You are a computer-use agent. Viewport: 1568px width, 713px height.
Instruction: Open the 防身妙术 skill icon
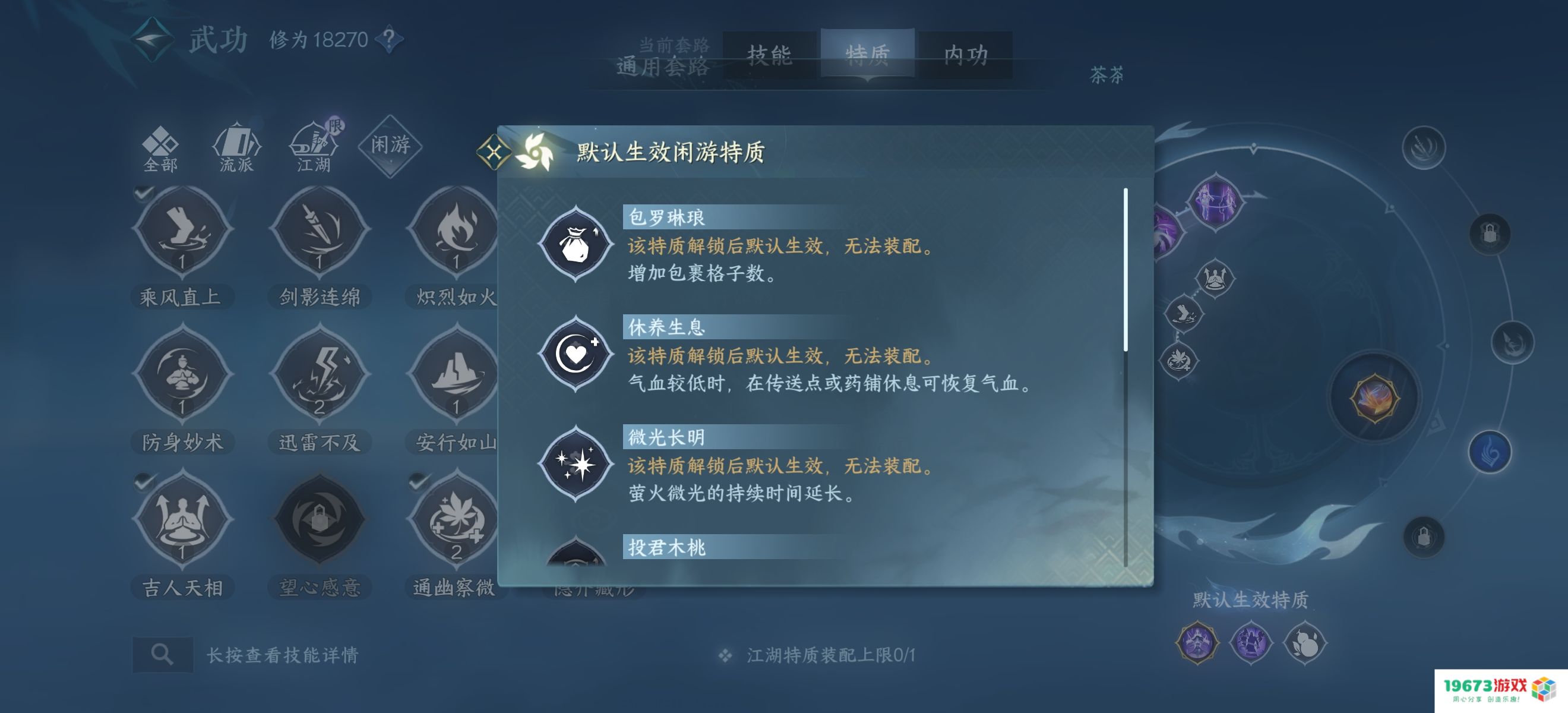click(x=181, y=376)
